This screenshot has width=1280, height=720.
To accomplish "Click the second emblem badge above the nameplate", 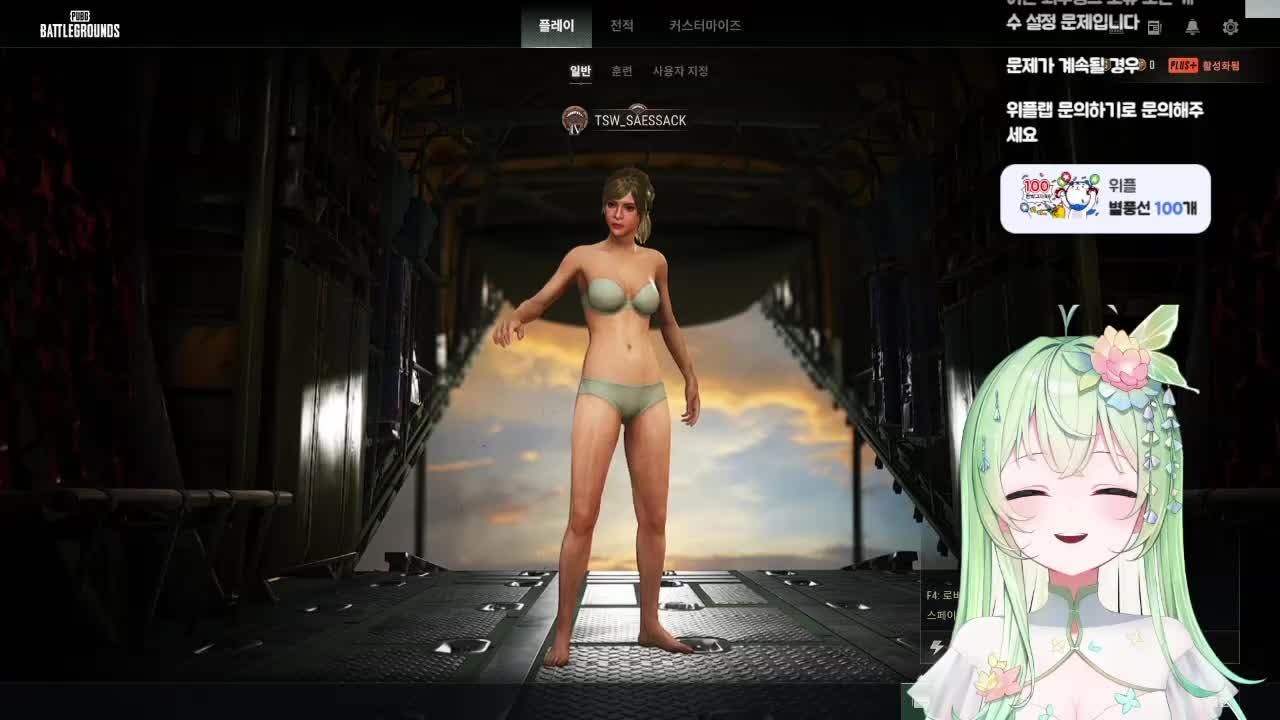I will pyautogui.click(x=638, y=108).
